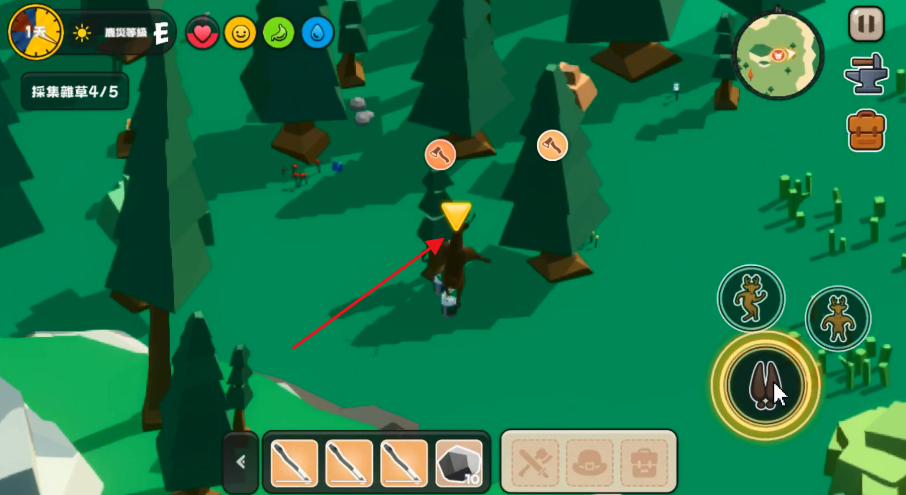Screen dimensions: 906x495
Task: Check the red heart health icon
Action: point(203,34)
